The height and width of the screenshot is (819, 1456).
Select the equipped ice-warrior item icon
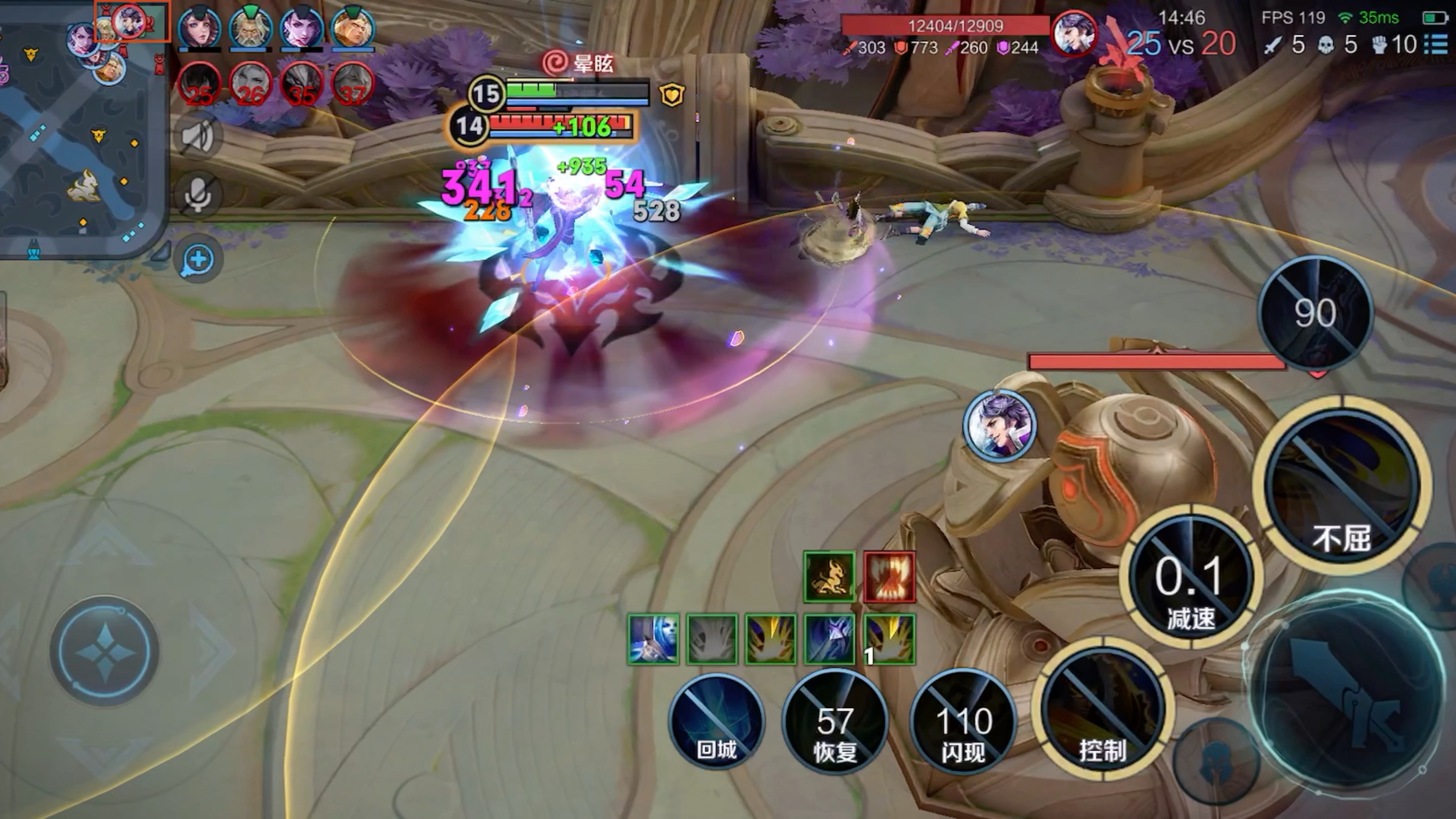653,639
